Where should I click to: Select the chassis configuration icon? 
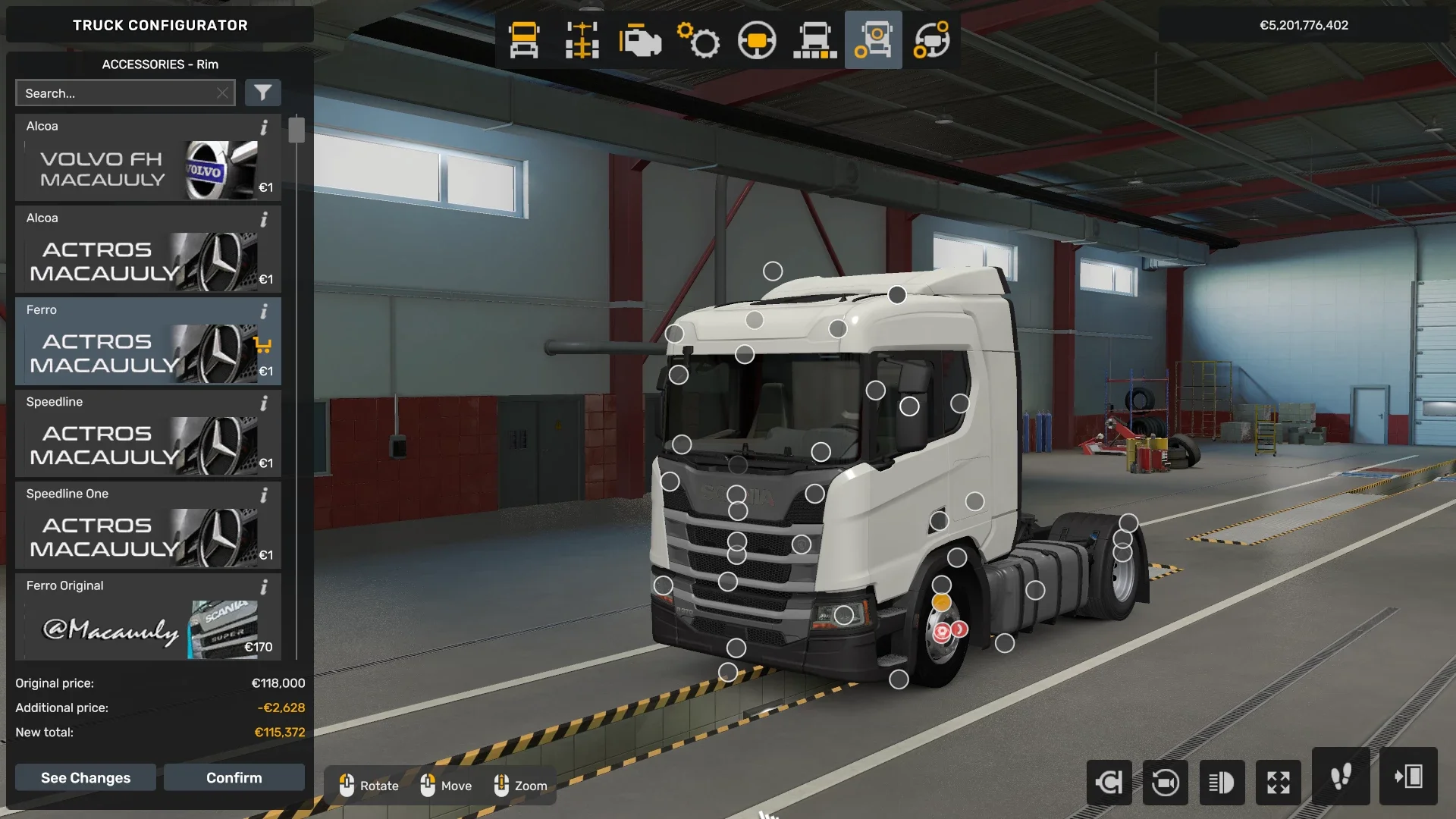coord(582,40)
